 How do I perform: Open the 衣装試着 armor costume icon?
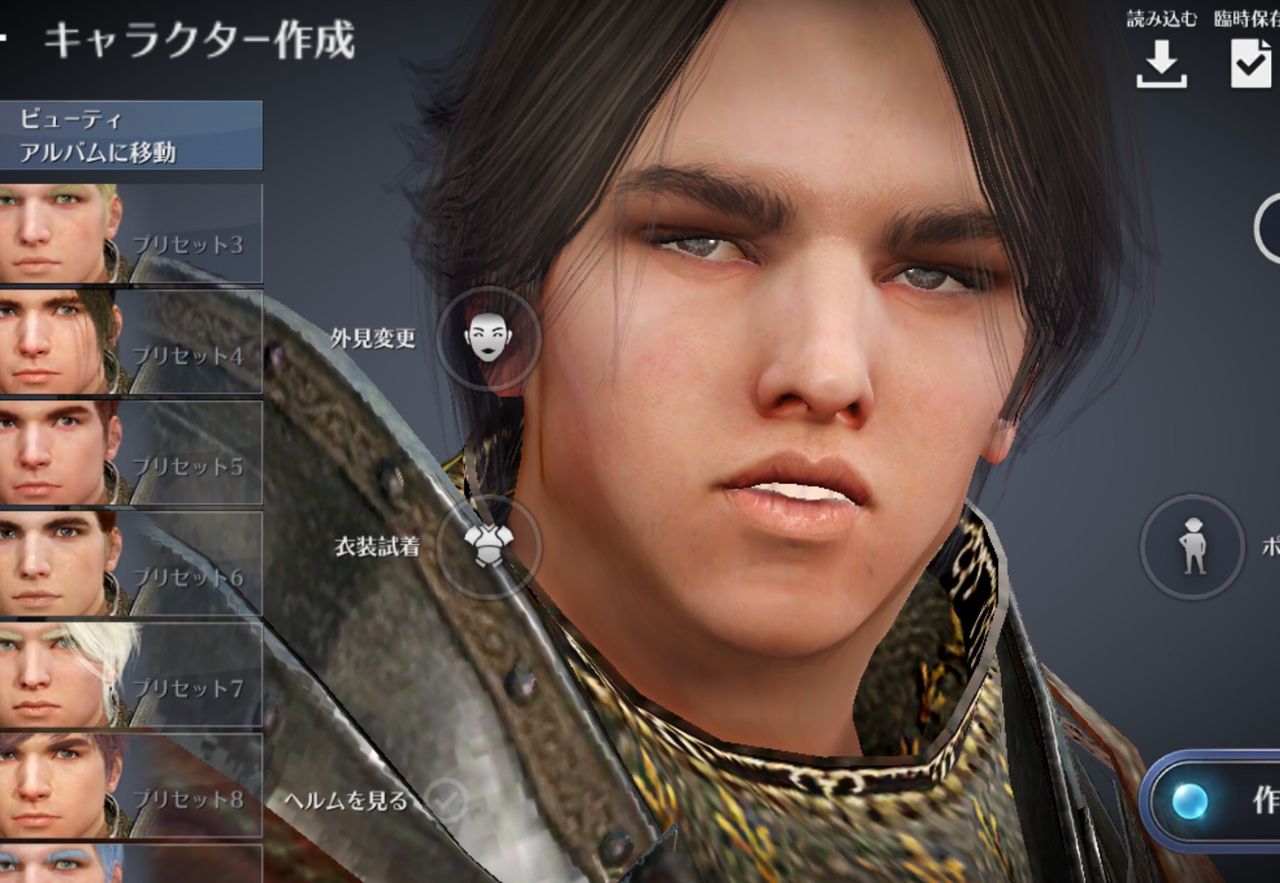tap(488, 547)
